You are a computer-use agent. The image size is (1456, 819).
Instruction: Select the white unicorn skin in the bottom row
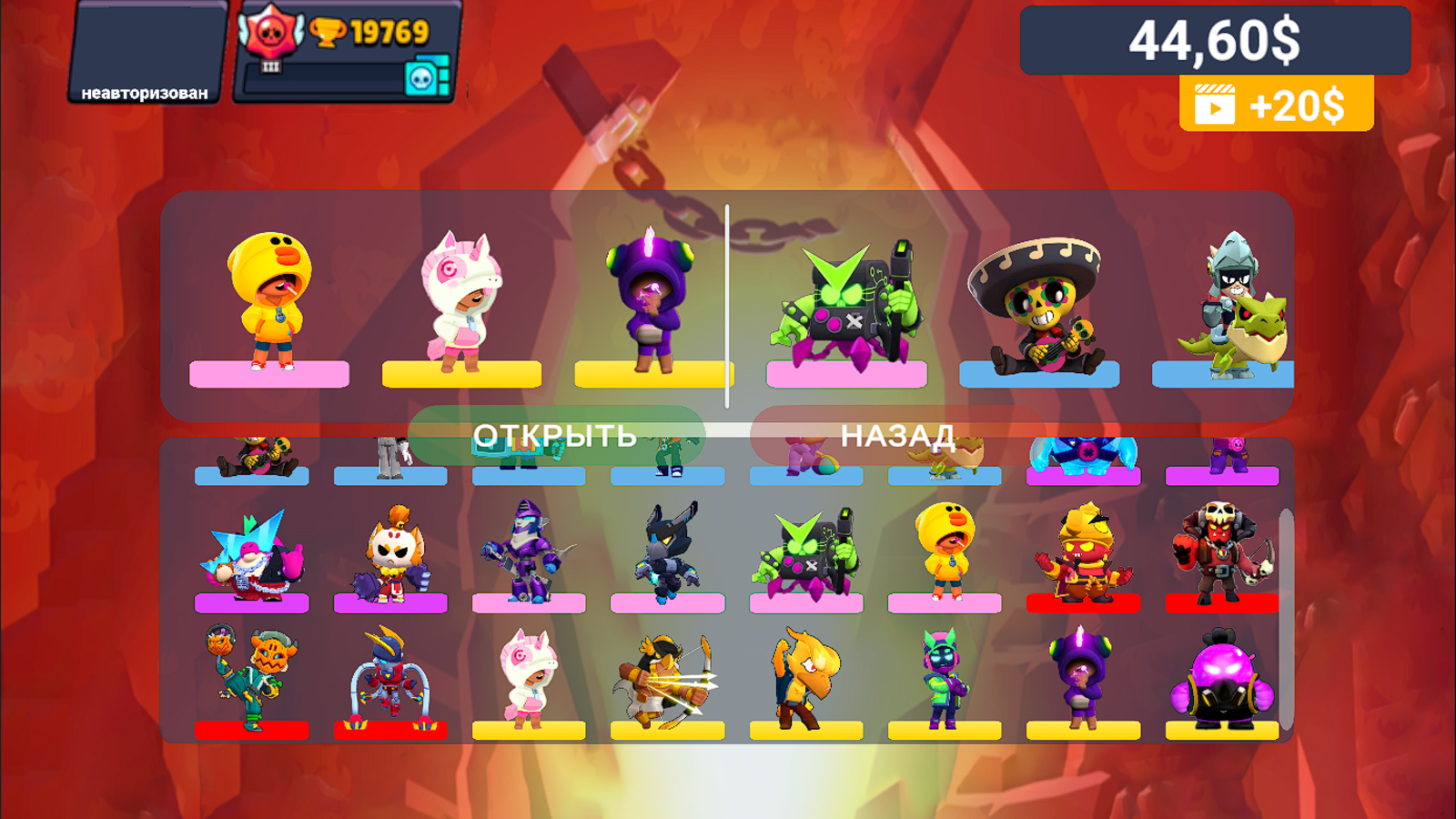[x=528, y=682]
